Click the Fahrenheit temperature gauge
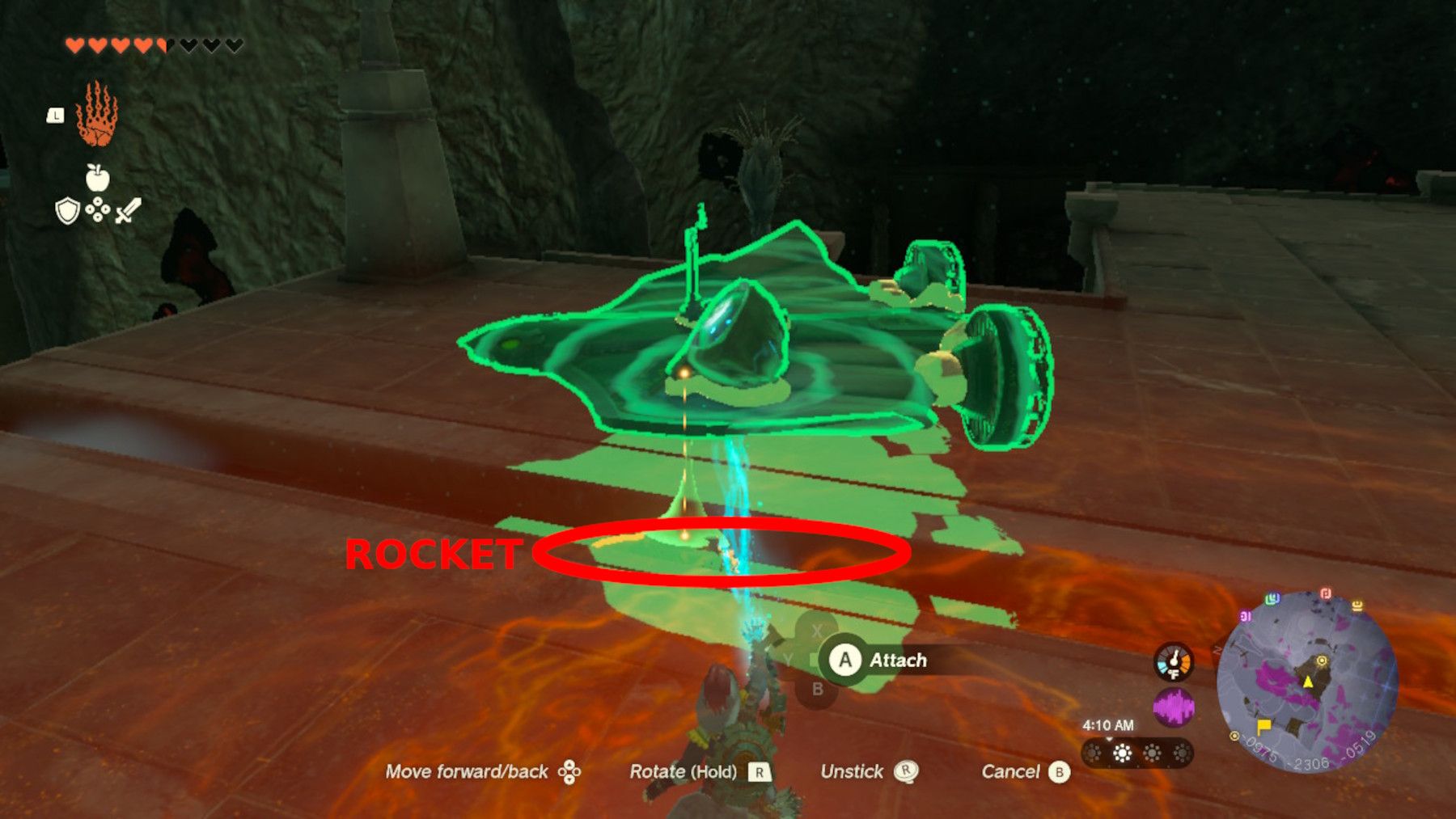 [x=1175, y=663]
